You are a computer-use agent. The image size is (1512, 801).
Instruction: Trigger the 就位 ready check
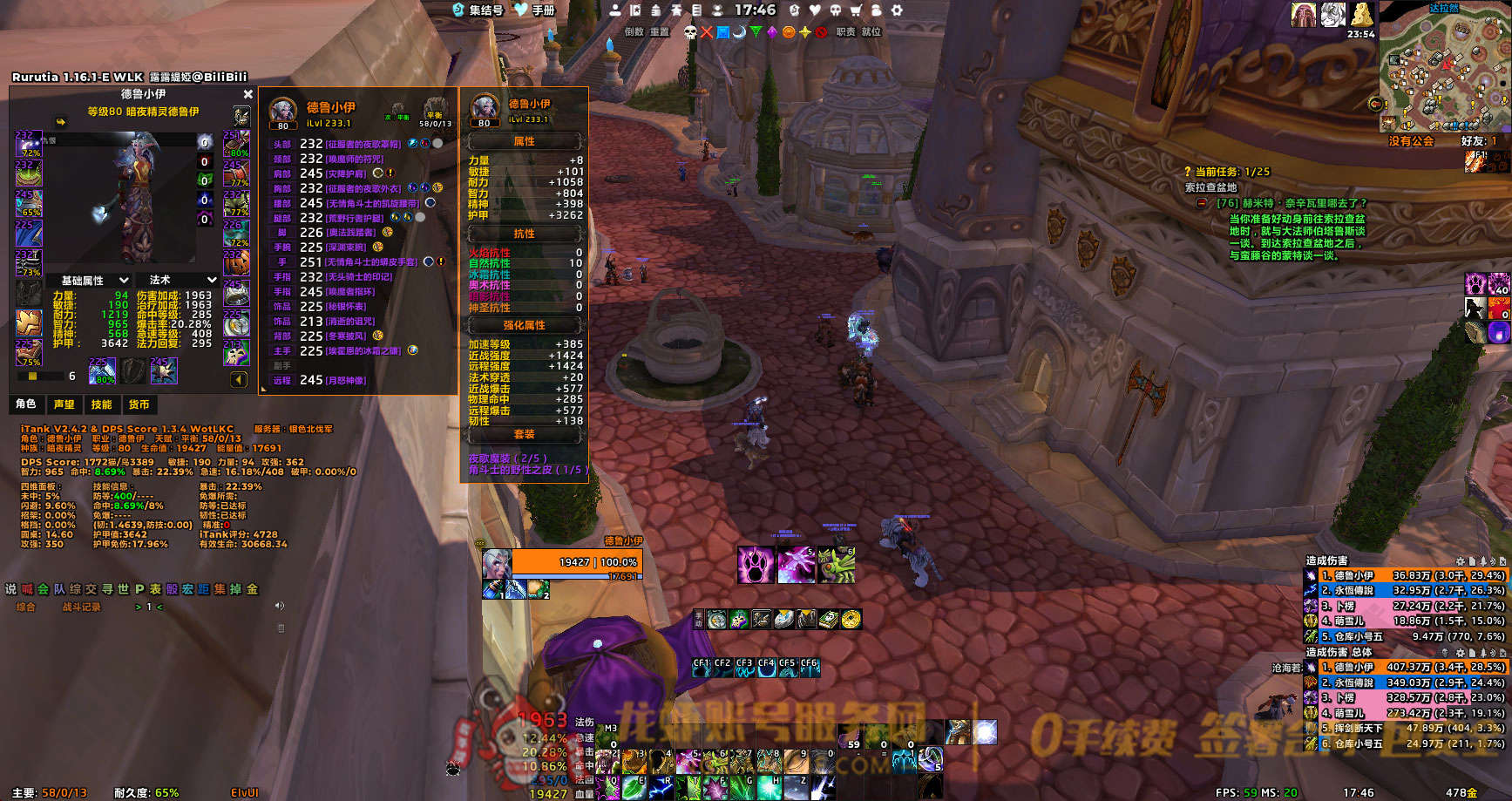point(871,32)
